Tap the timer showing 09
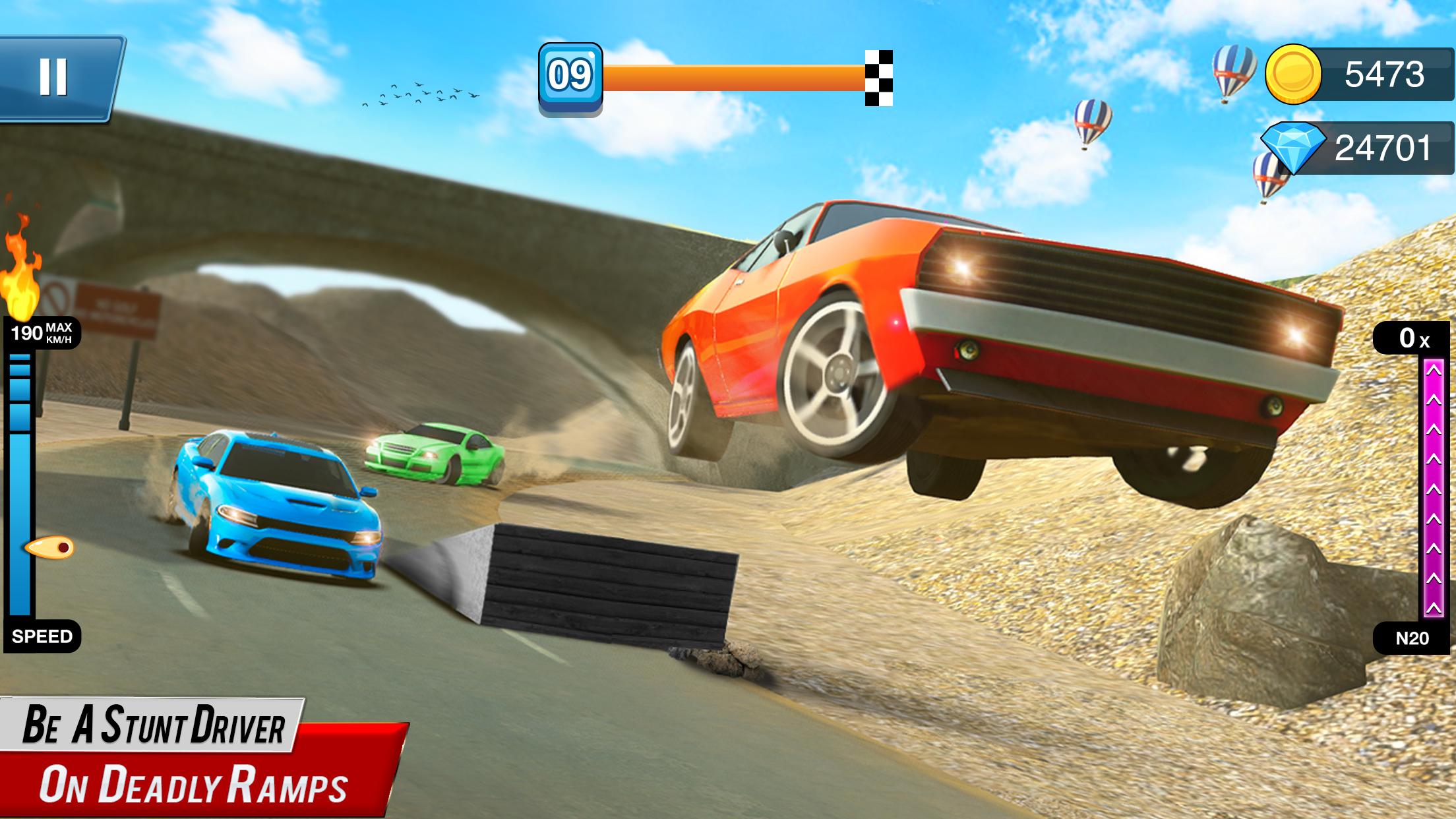1456x819 pixels. [571, 75]
